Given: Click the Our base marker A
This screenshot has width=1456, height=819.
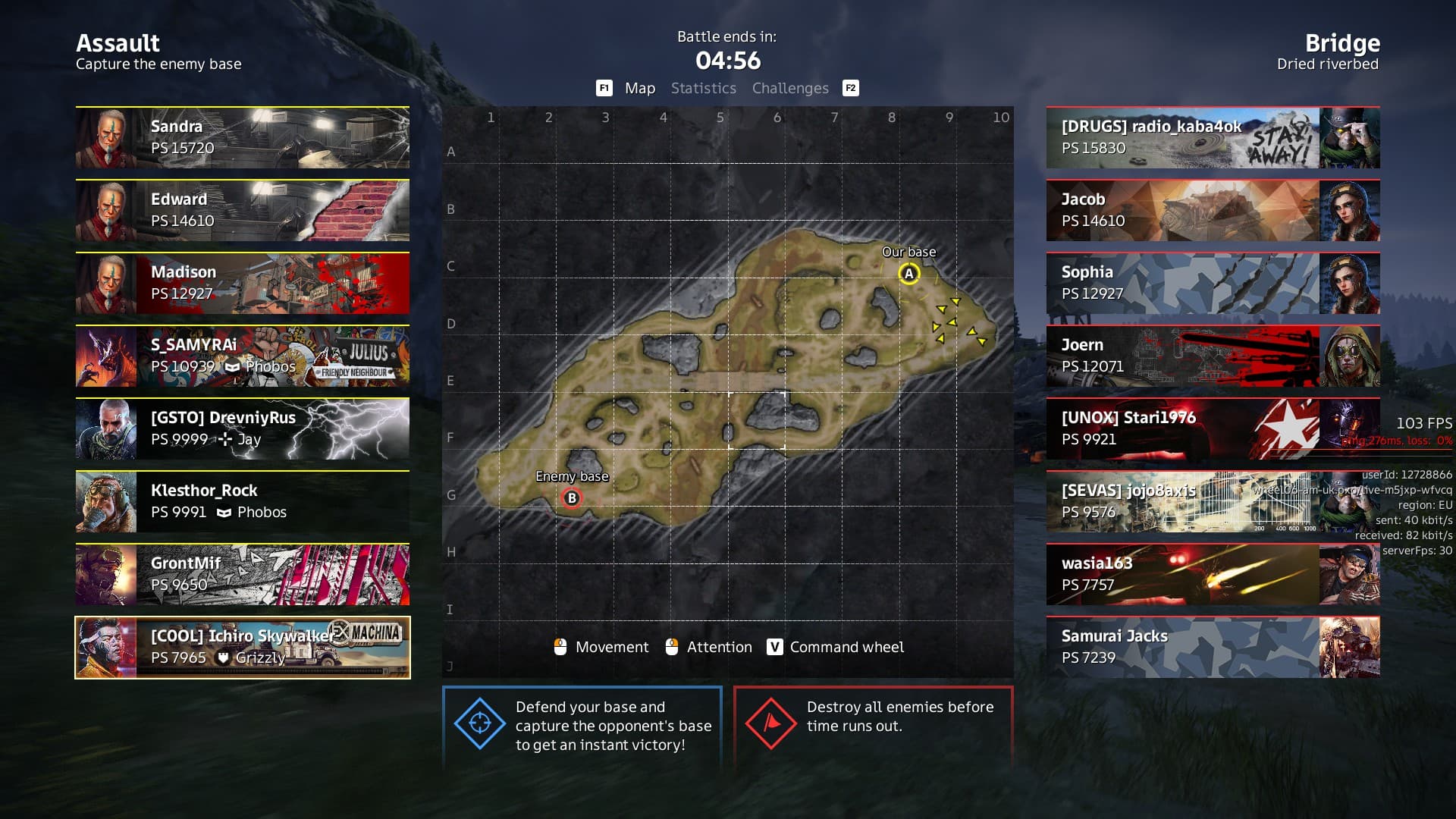Looking at the screenshot, I should [908, 274].
